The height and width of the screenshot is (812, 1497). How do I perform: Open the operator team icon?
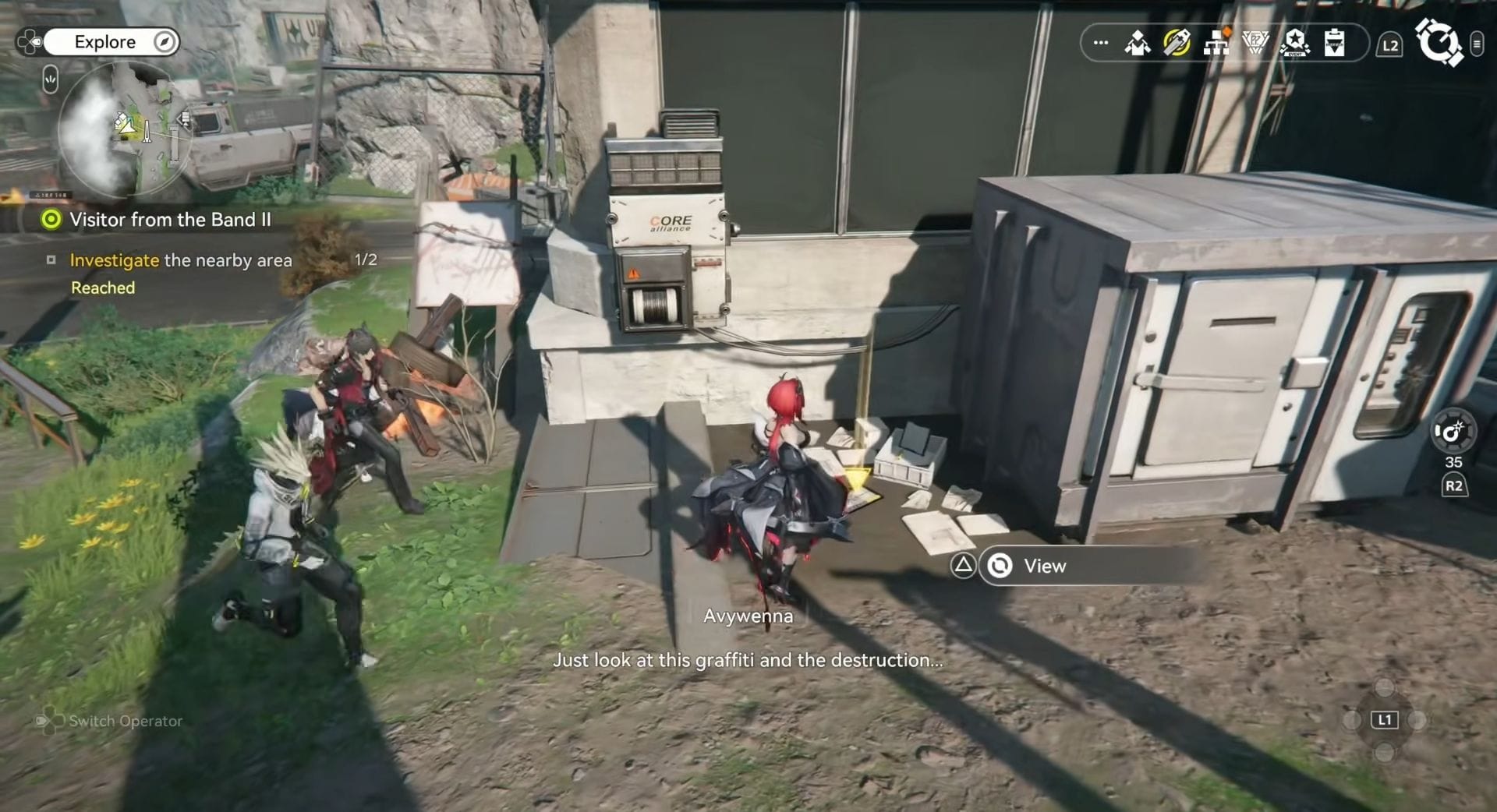click(1138, 43)
